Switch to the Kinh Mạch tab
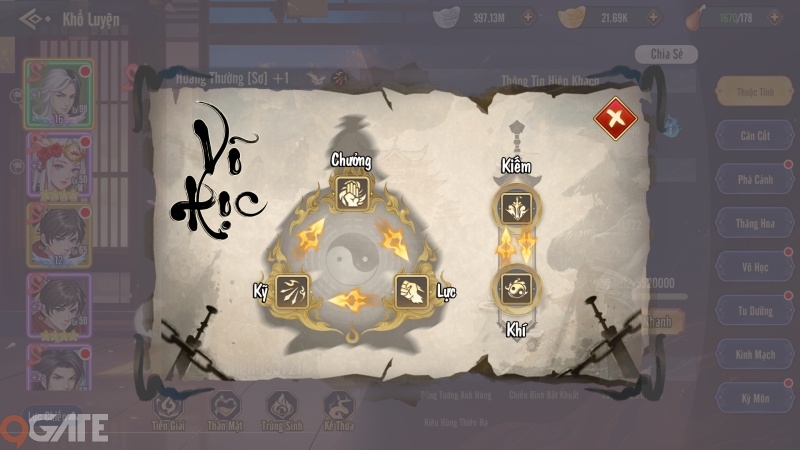The image size is (800, 450). coord(755,355)
